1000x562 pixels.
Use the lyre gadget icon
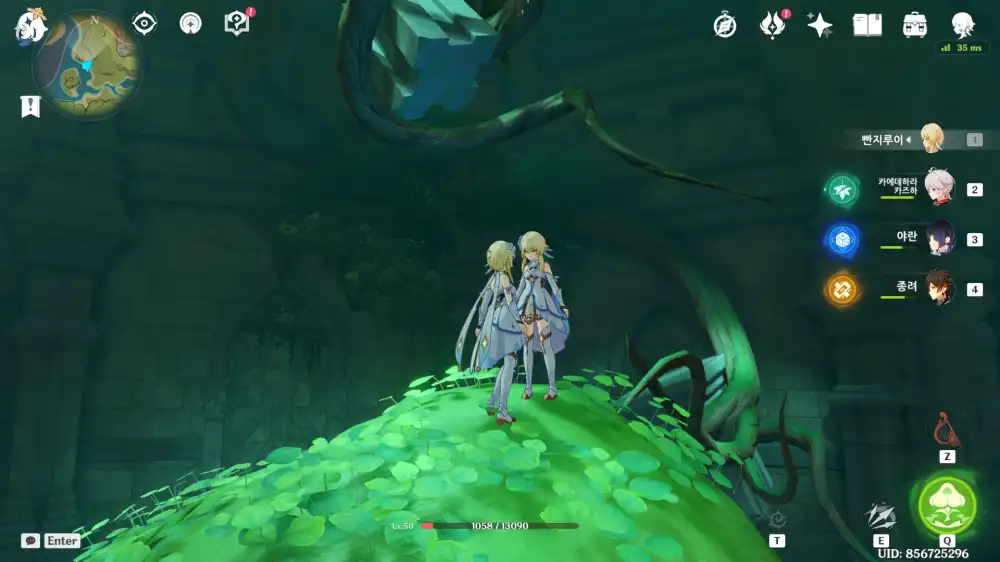[x=946, y=432]
